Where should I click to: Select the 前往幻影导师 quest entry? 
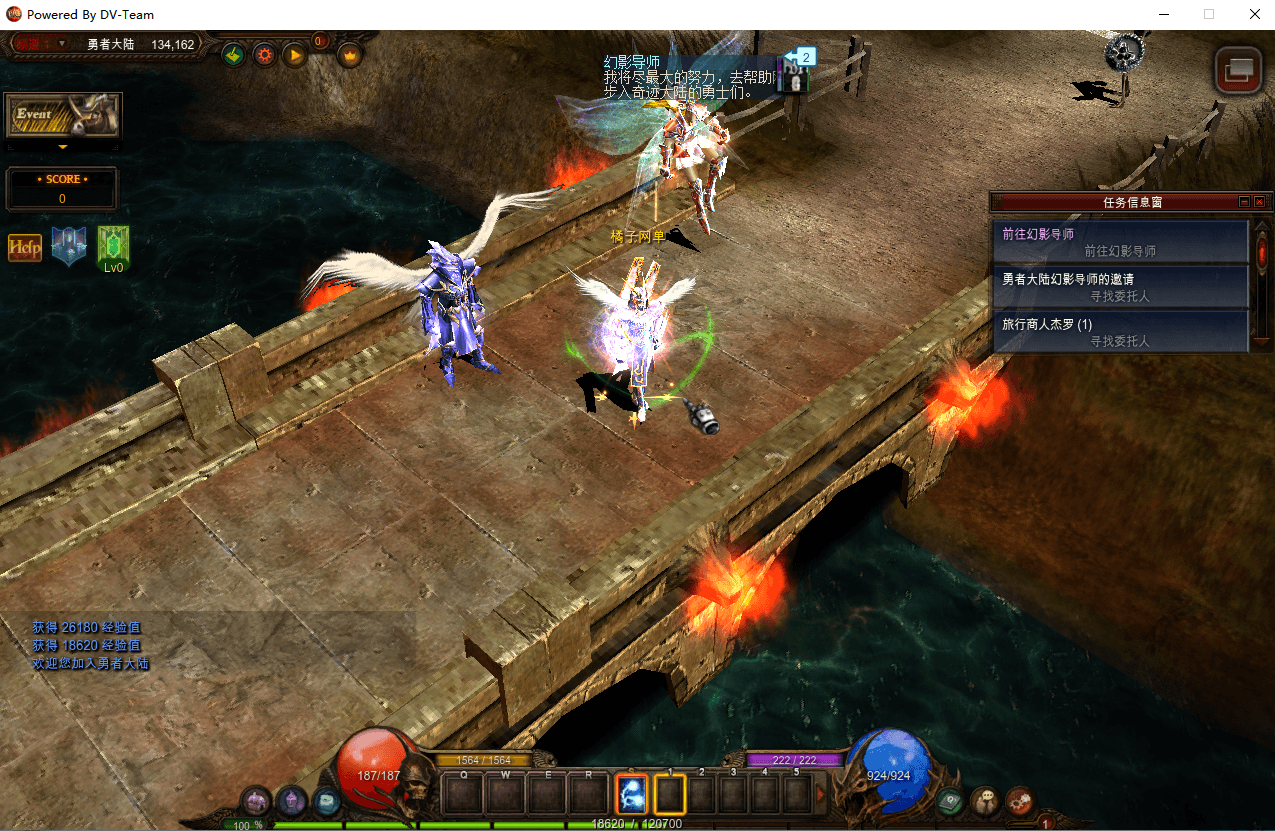coord(1120,242)
